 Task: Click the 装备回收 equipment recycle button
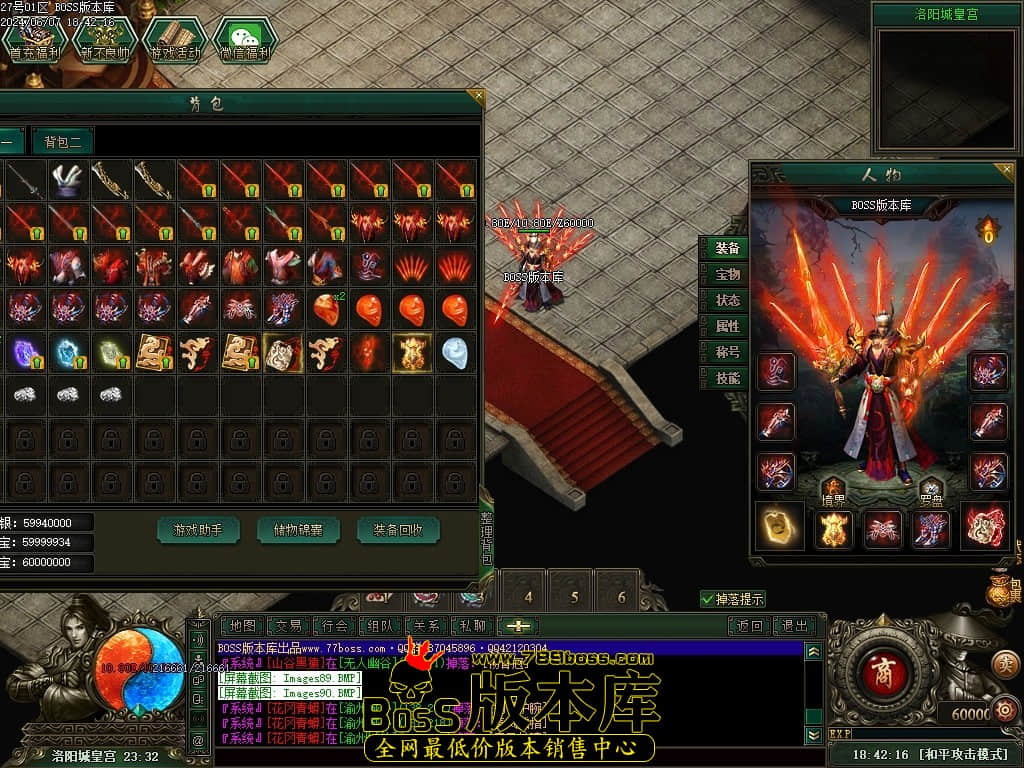(x=398, y=530)
